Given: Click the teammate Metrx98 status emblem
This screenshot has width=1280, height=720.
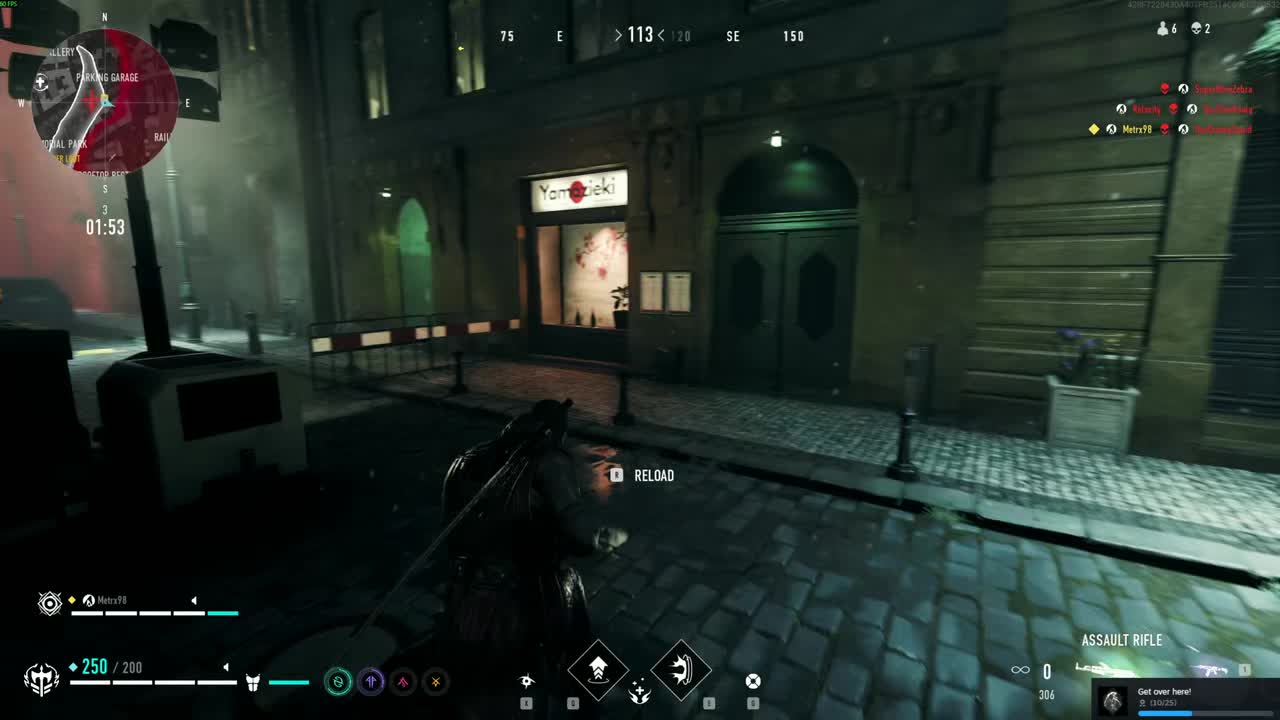Looking at the screenshot, I should pos(49,602).
